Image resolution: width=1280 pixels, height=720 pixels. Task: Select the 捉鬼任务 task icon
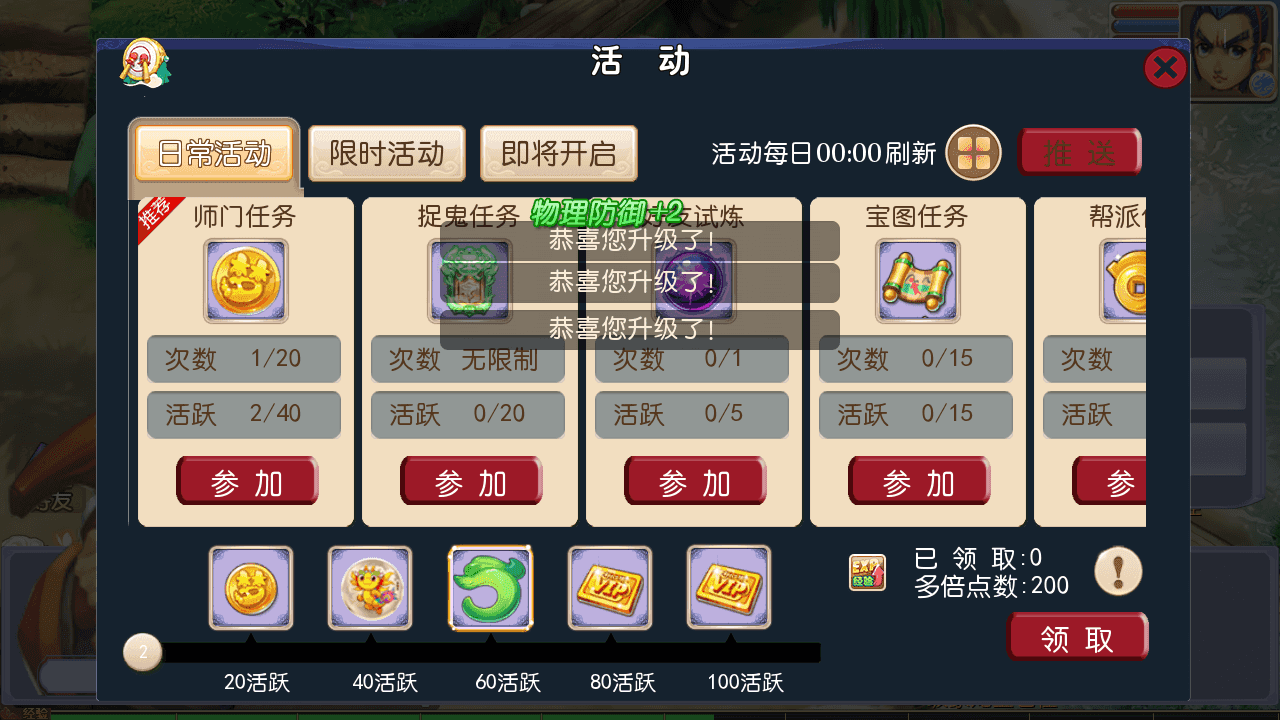[x=469, y=280]
